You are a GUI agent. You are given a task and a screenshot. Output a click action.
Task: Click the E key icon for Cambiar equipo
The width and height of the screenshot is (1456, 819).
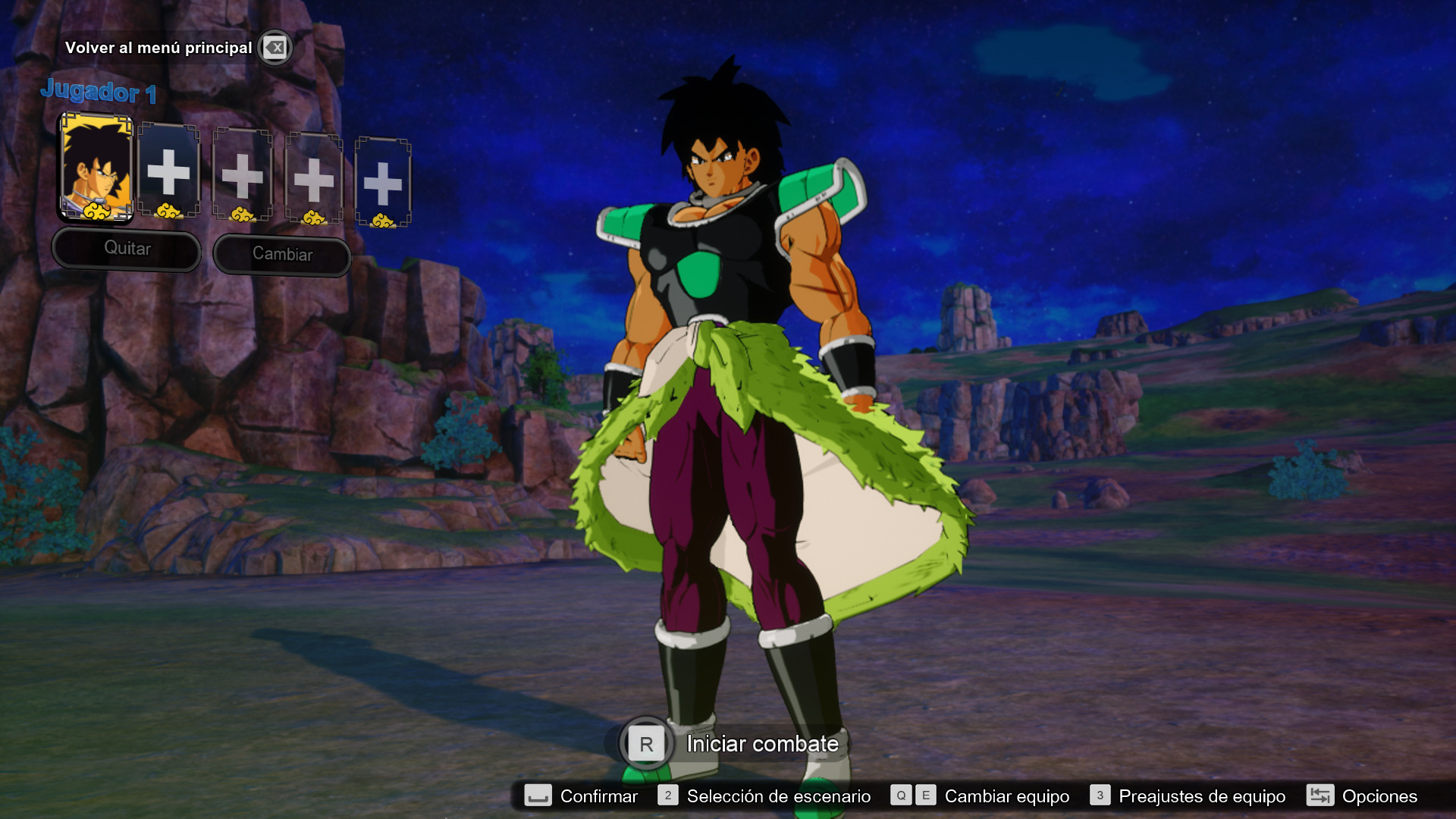click(x=925, y=796)
